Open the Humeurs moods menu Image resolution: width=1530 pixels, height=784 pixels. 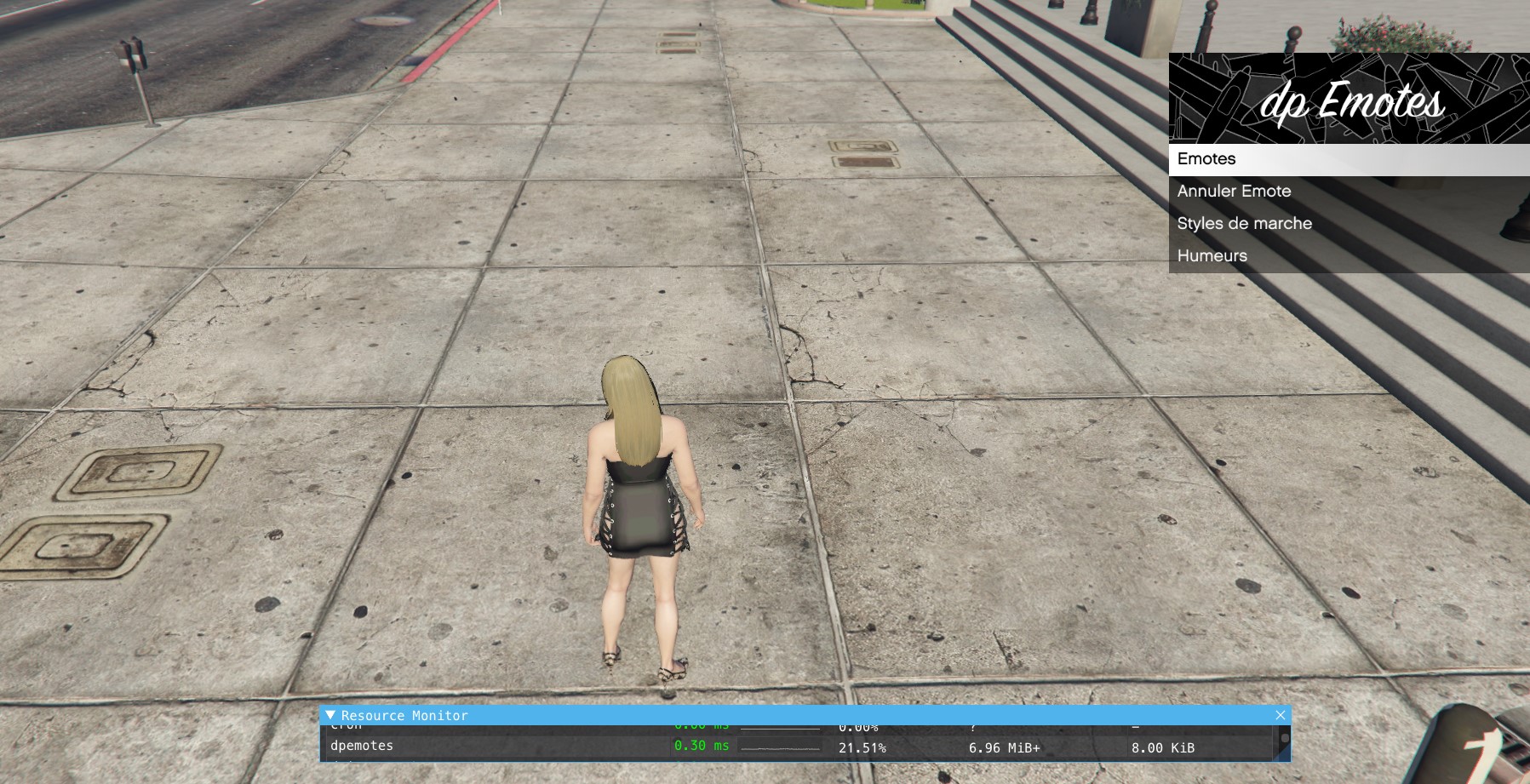pos(1212,255)
